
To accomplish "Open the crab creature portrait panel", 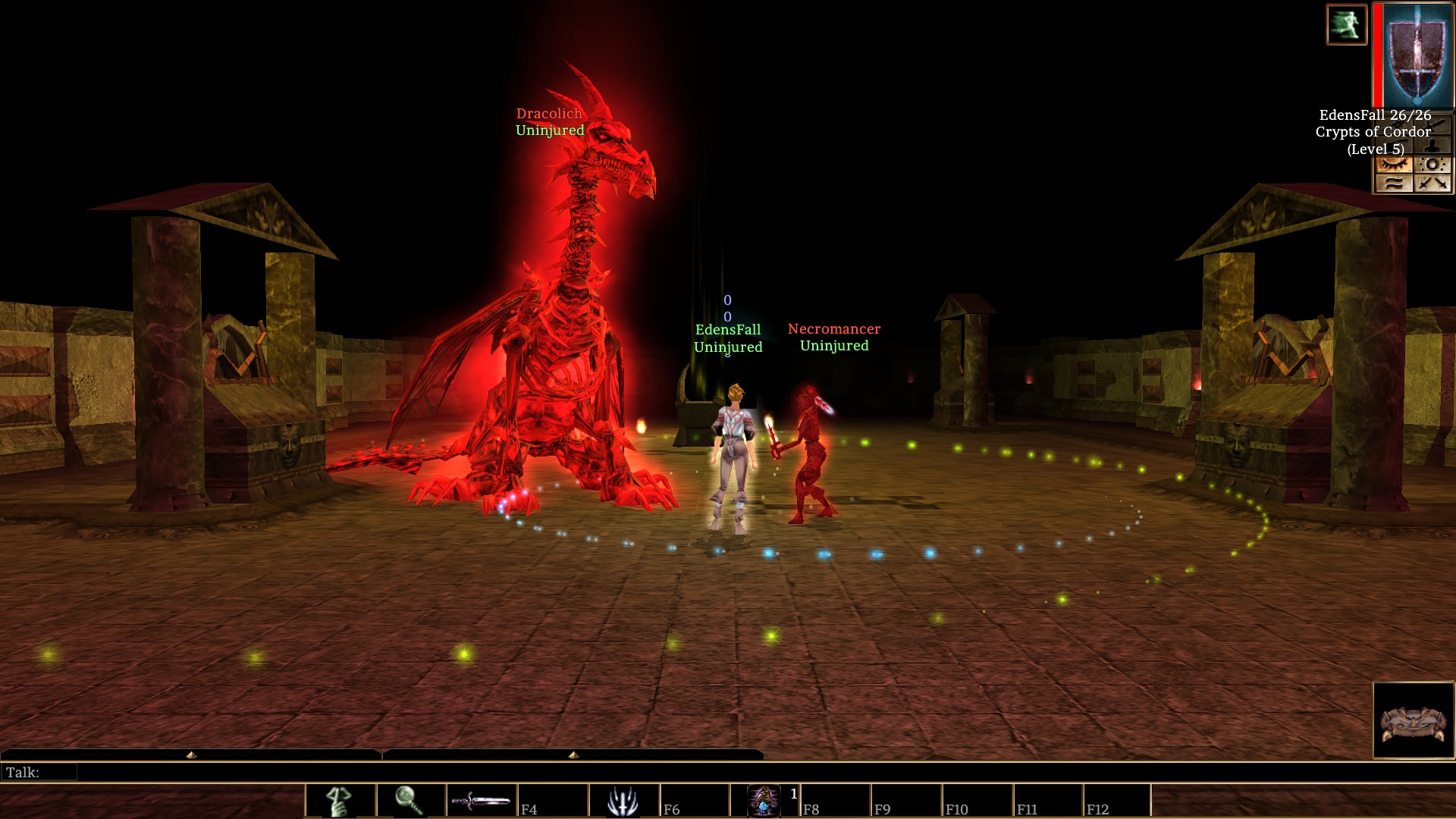I will point(1414,720).
